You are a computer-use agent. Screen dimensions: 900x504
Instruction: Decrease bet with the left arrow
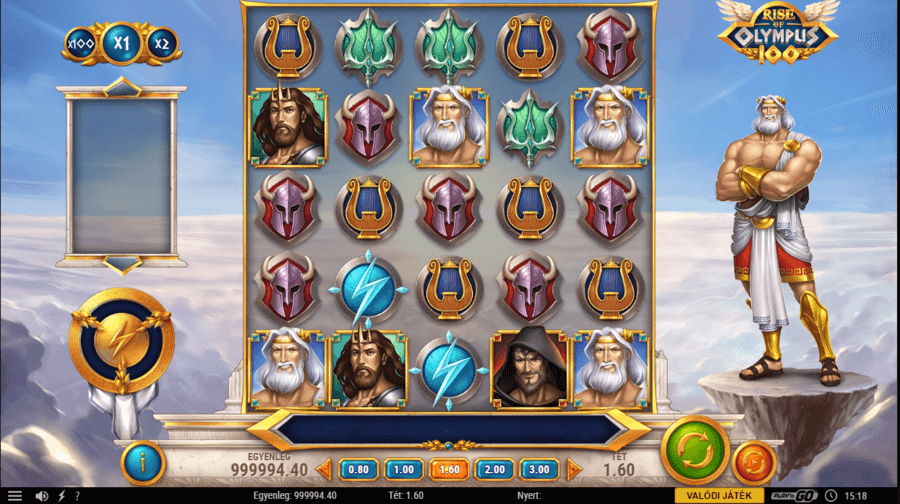point(324,469)
